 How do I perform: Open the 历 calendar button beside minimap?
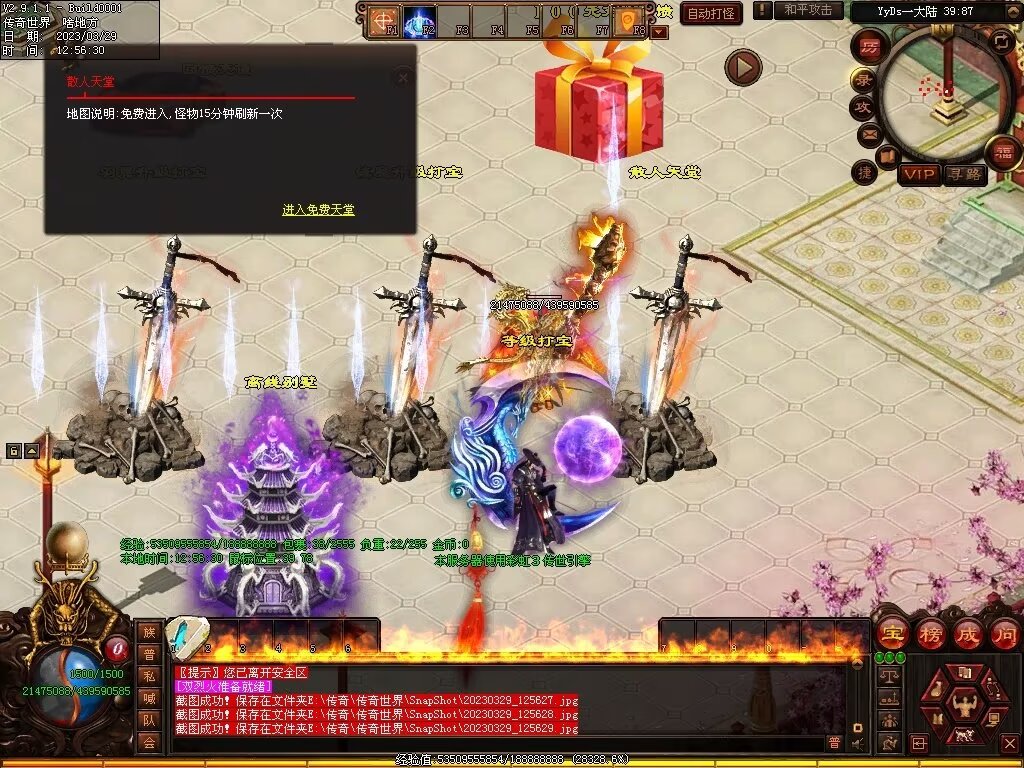[x=871, y=48]
